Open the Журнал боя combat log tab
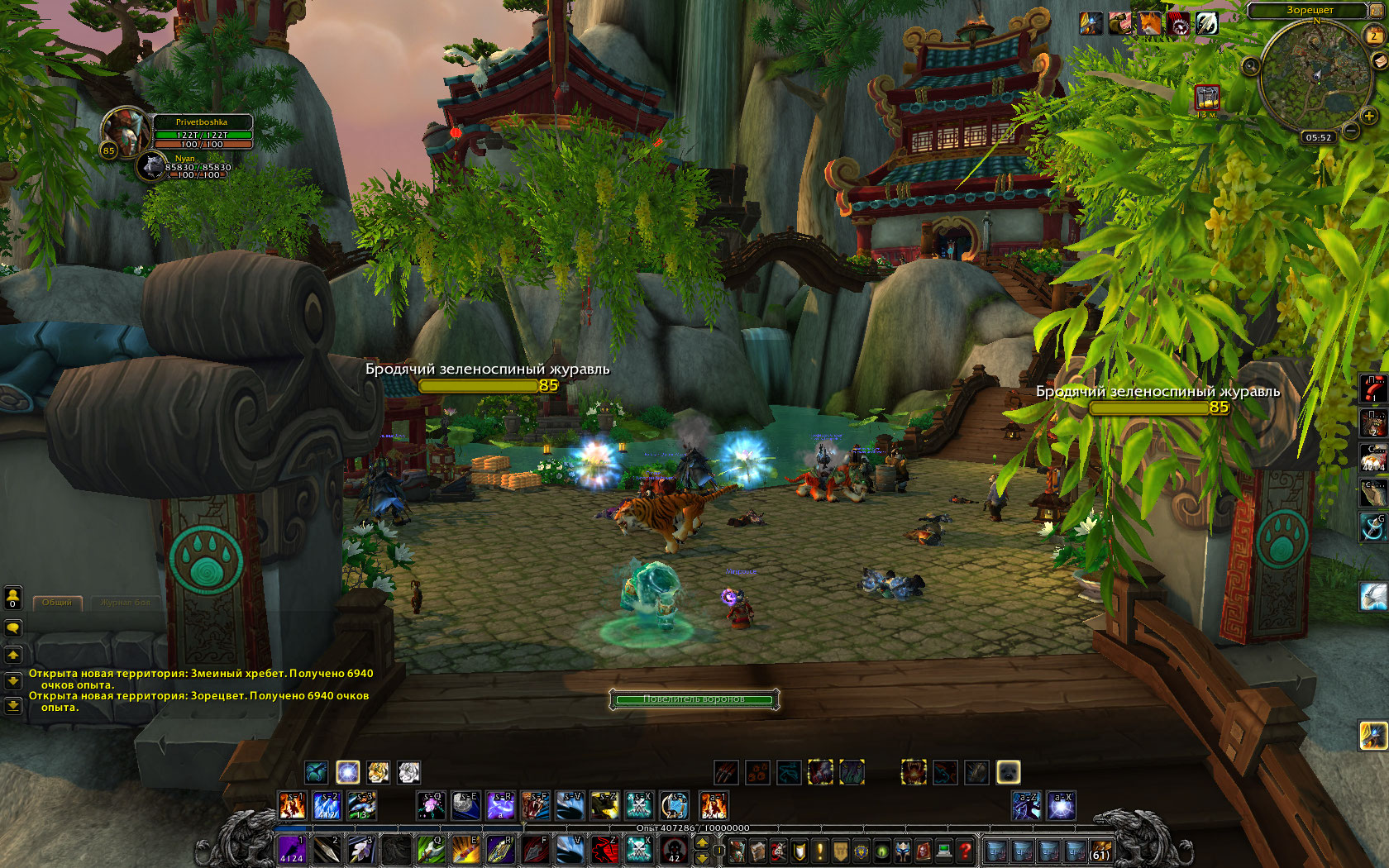 pyautogui.click(x=126, y=603)
